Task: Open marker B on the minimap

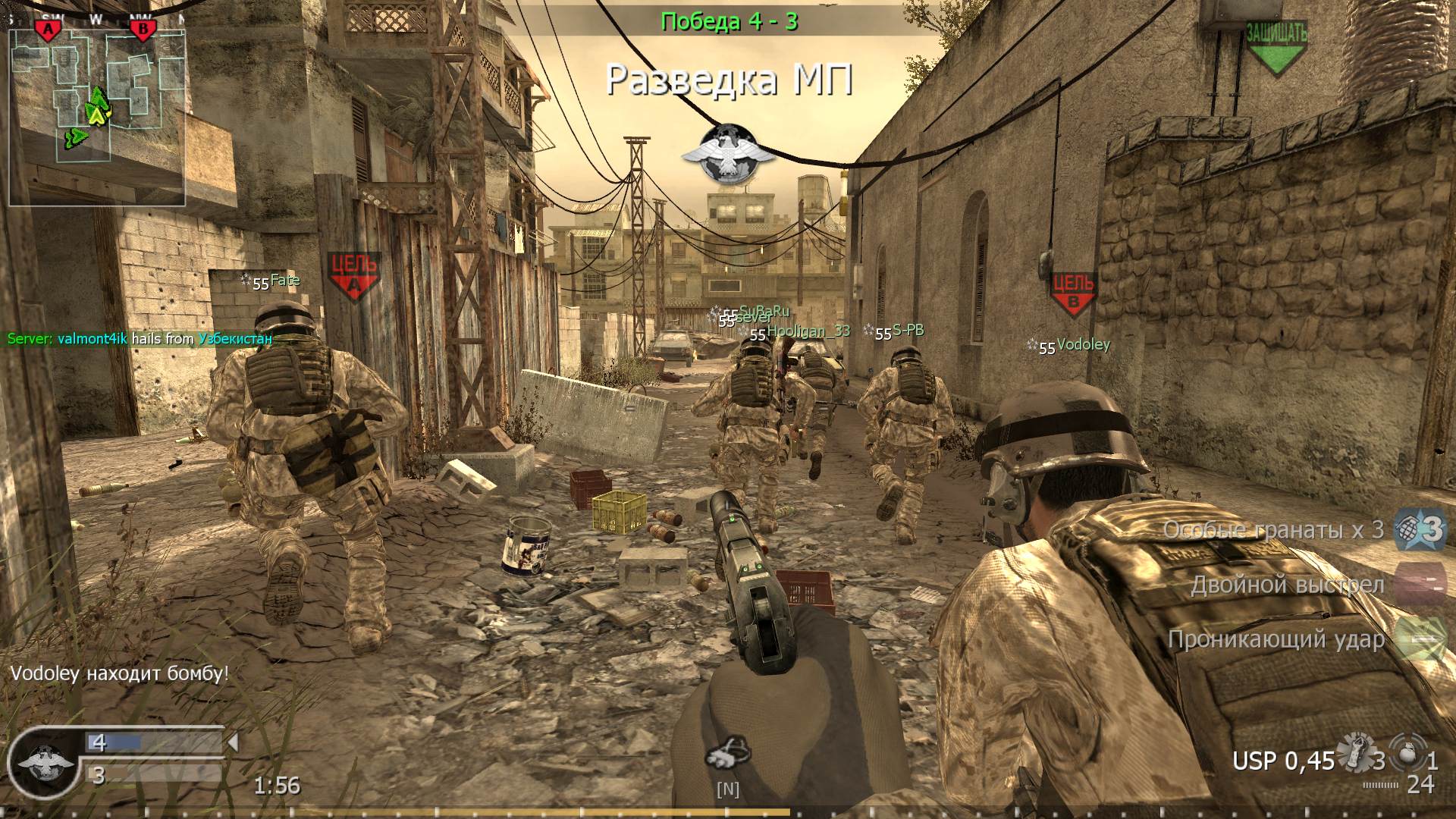Action: [141, 27]
